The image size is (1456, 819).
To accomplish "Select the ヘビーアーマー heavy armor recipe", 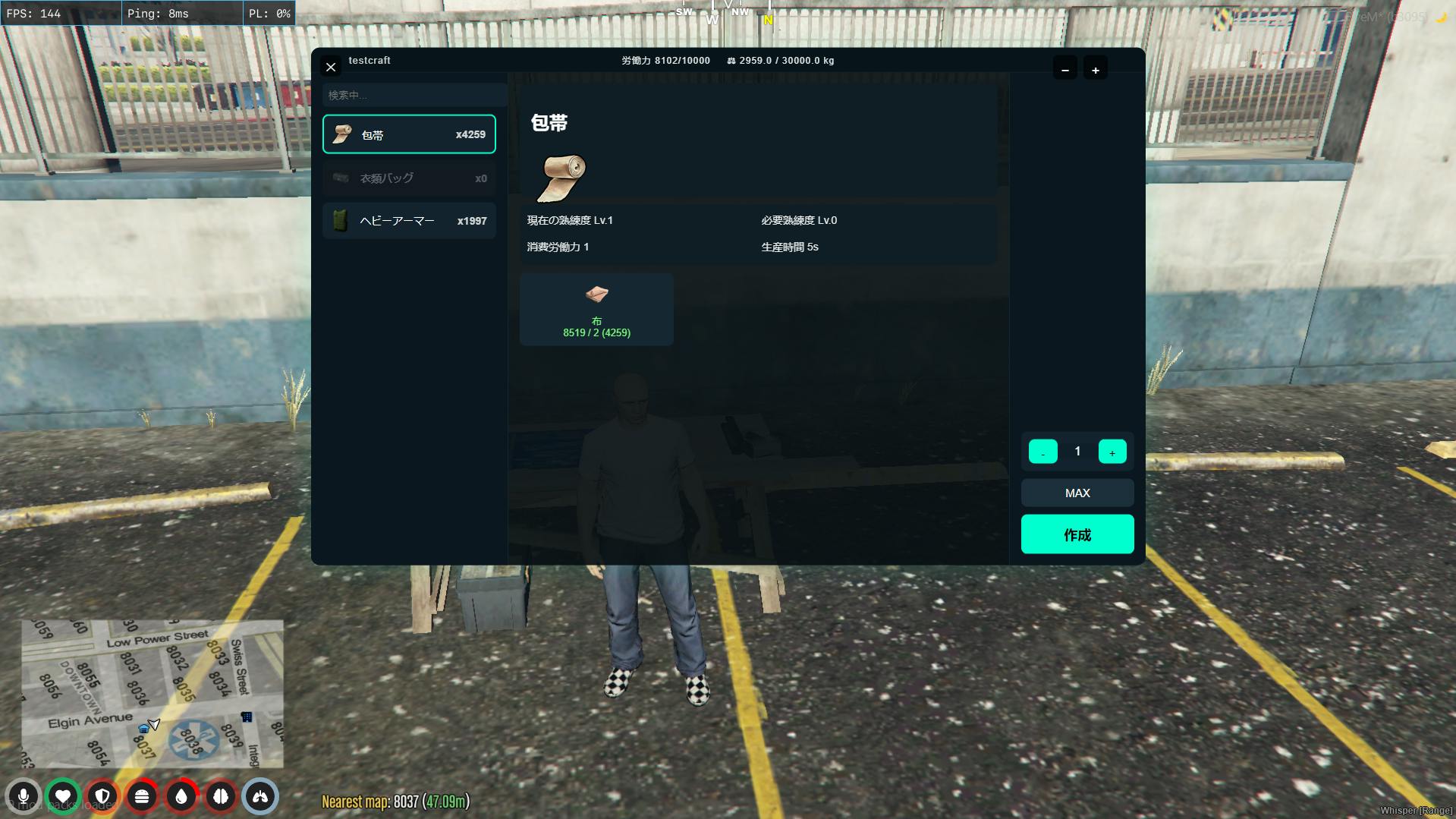I will (x=409, y=221).
